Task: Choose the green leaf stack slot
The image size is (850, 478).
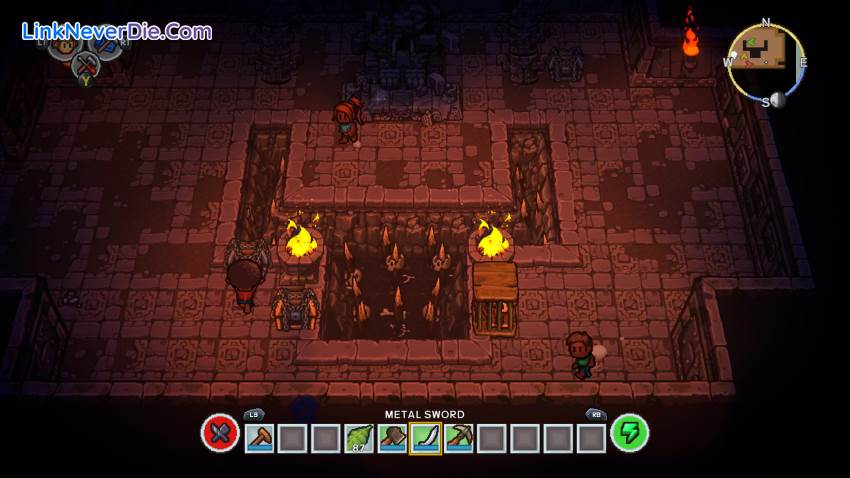Action: (x=359, y=438)
